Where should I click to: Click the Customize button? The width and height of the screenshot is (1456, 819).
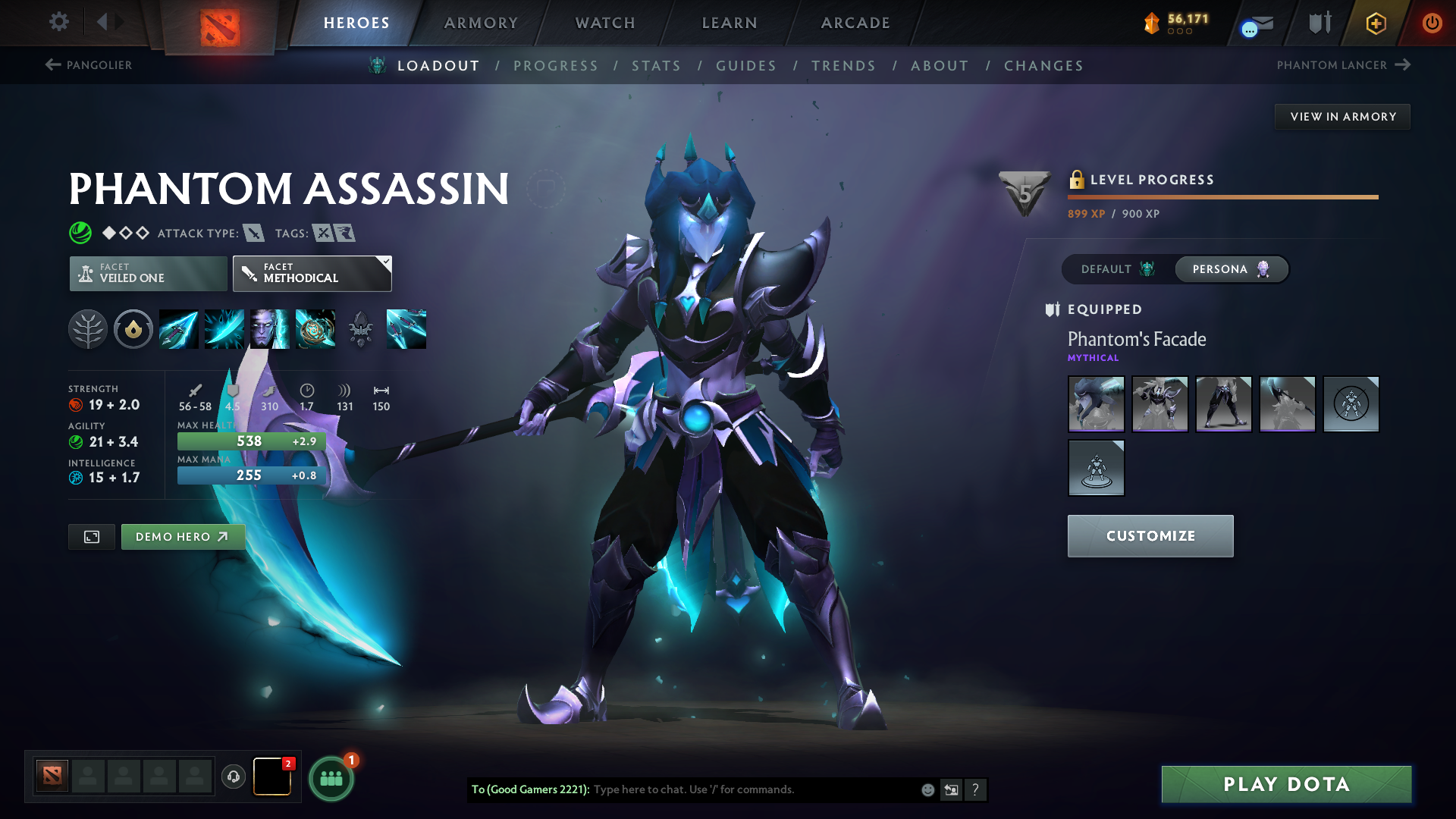click(1150, 535)
